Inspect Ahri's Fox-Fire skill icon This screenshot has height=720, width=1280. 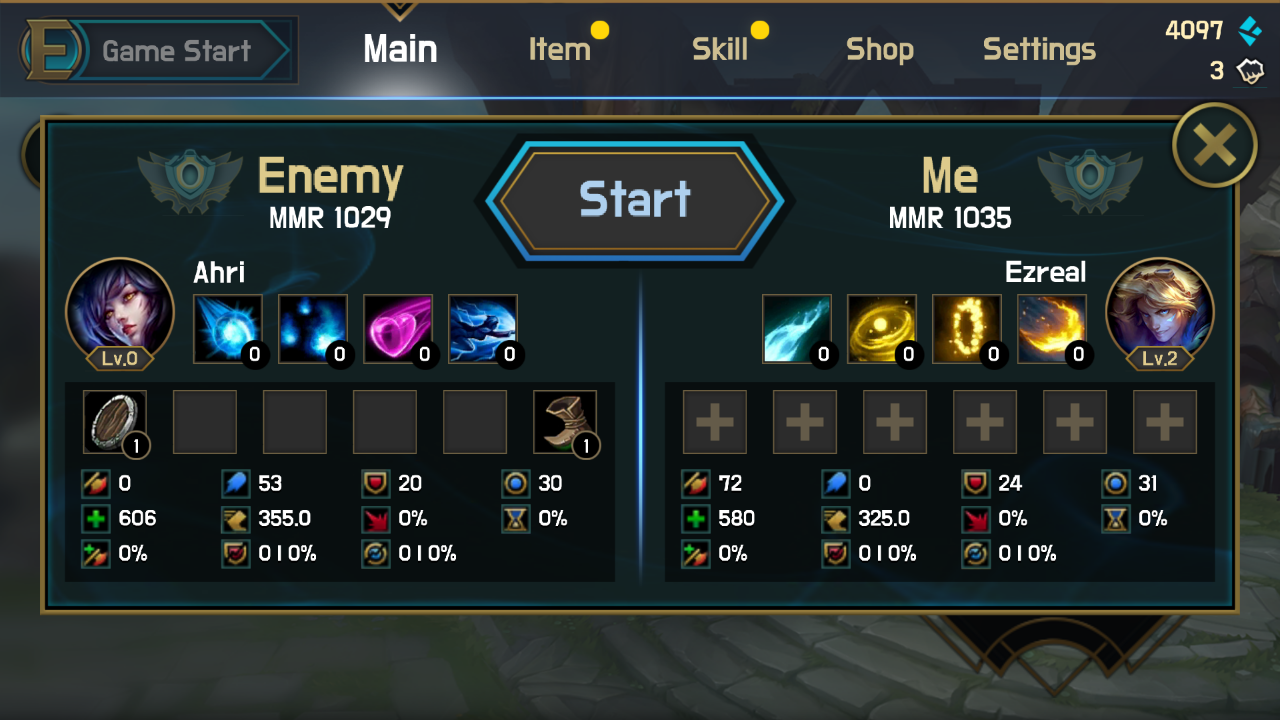(x=312, y=329)
